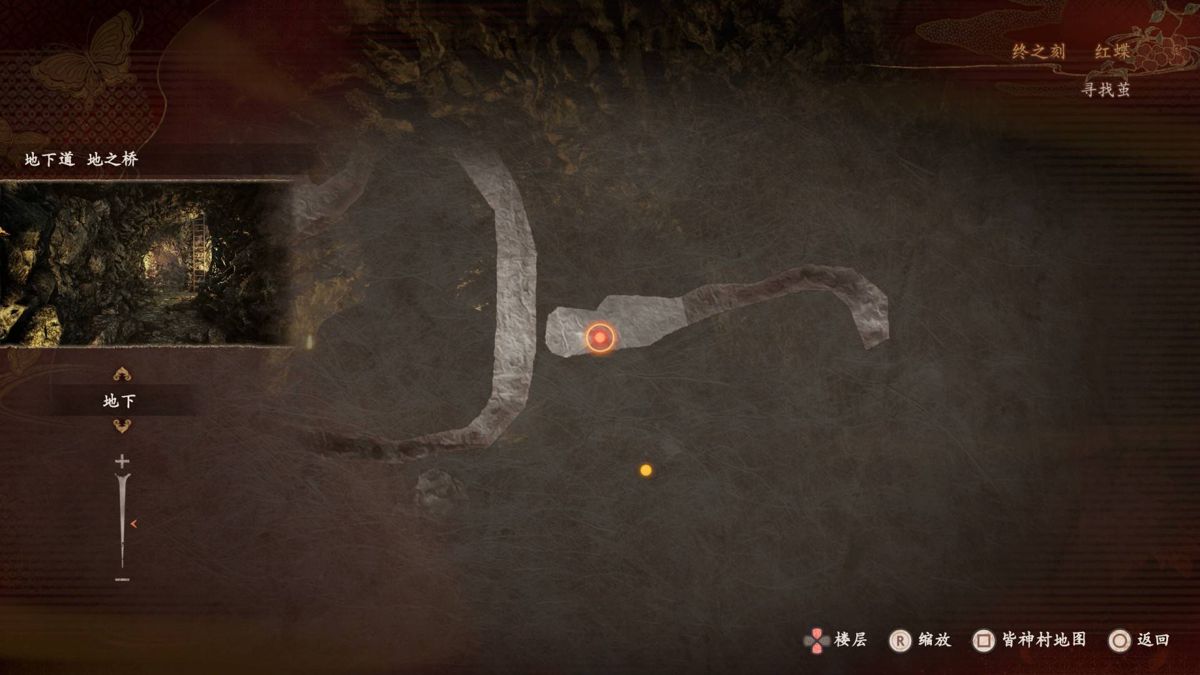Select the orange dot marker on the map
This screenshot has width=1200, height=675.
click(646, 470)
